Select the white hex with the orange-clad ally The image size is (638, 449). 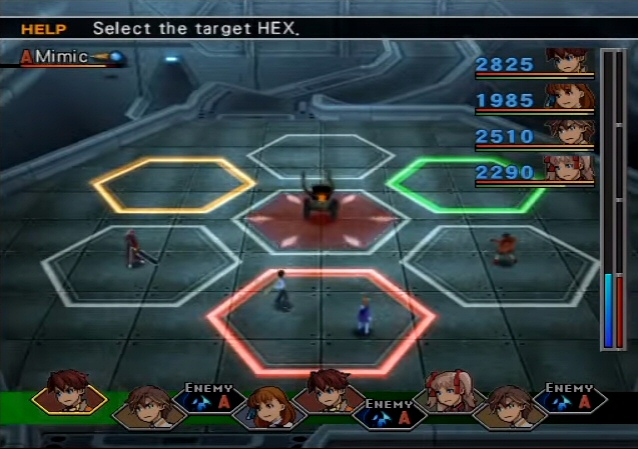click(x=500, y=262)
